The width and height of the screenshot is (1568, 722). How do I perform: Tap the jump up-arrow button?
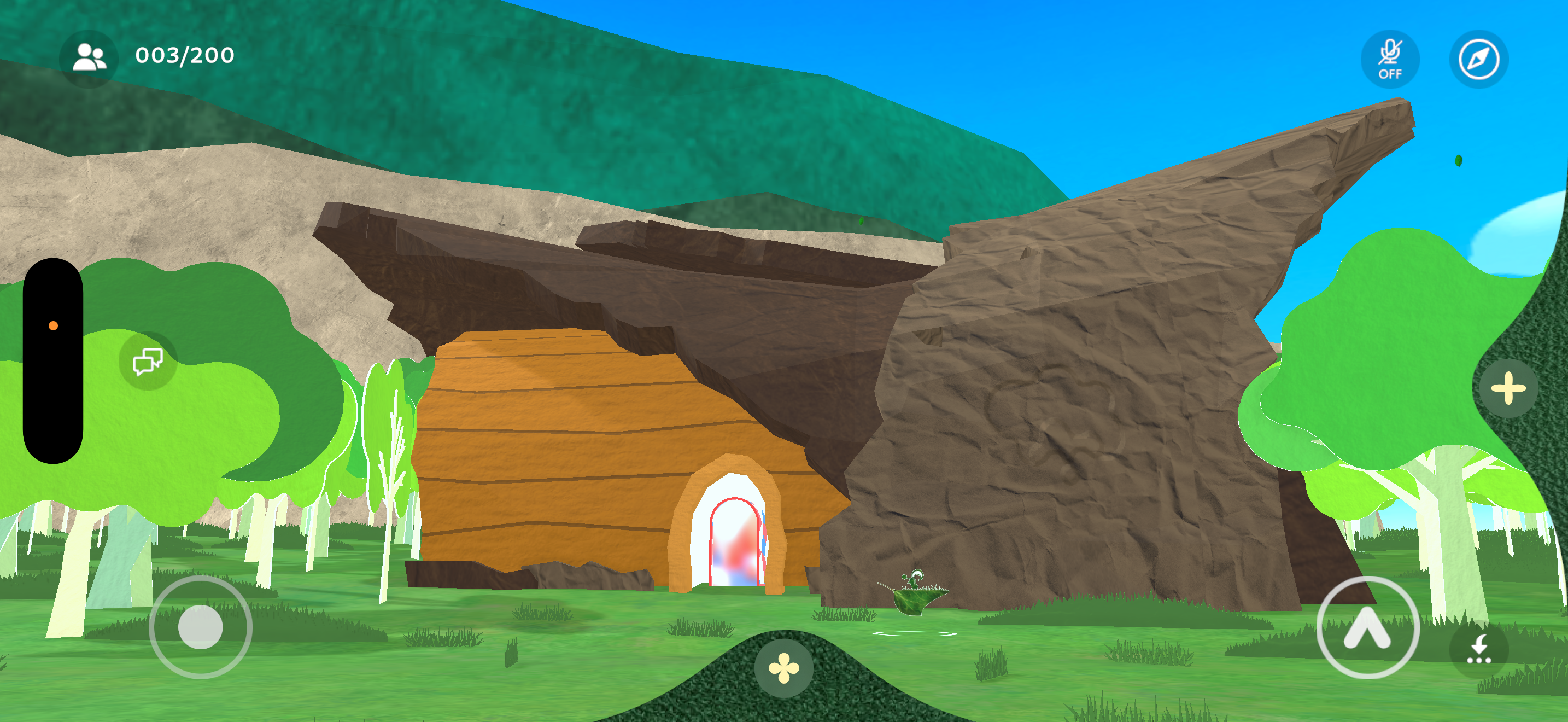[x=1367, y=627]
